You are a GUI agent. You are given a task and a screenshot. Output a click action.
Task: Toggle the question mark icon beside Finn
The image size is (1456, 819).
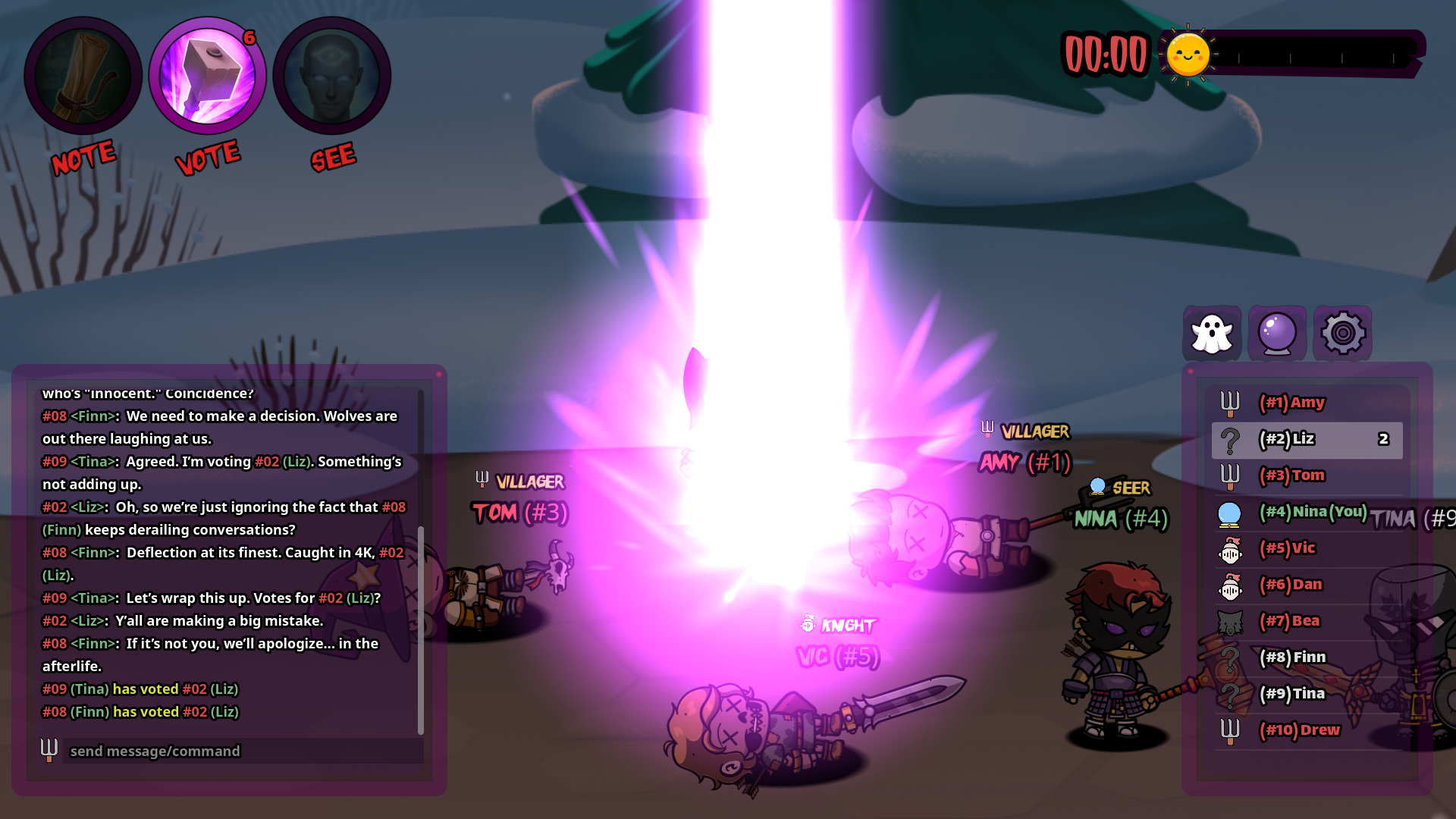[1231, 657]
